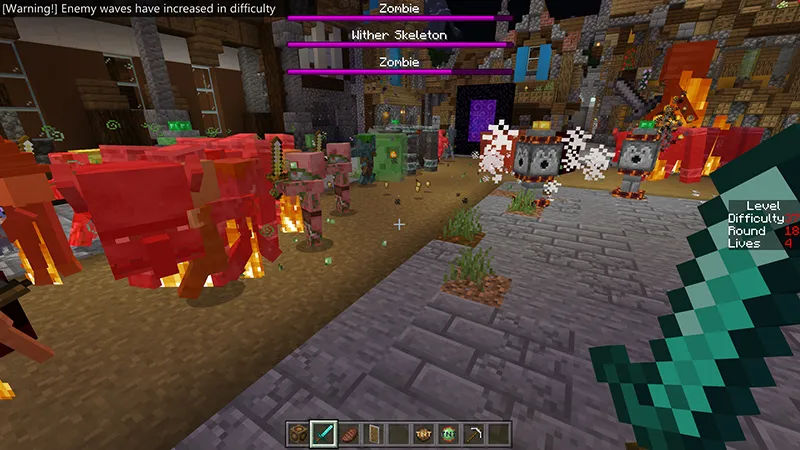Select the diamond sword slot
Viewport: 800px width, 450px height.
click(324, 433)
